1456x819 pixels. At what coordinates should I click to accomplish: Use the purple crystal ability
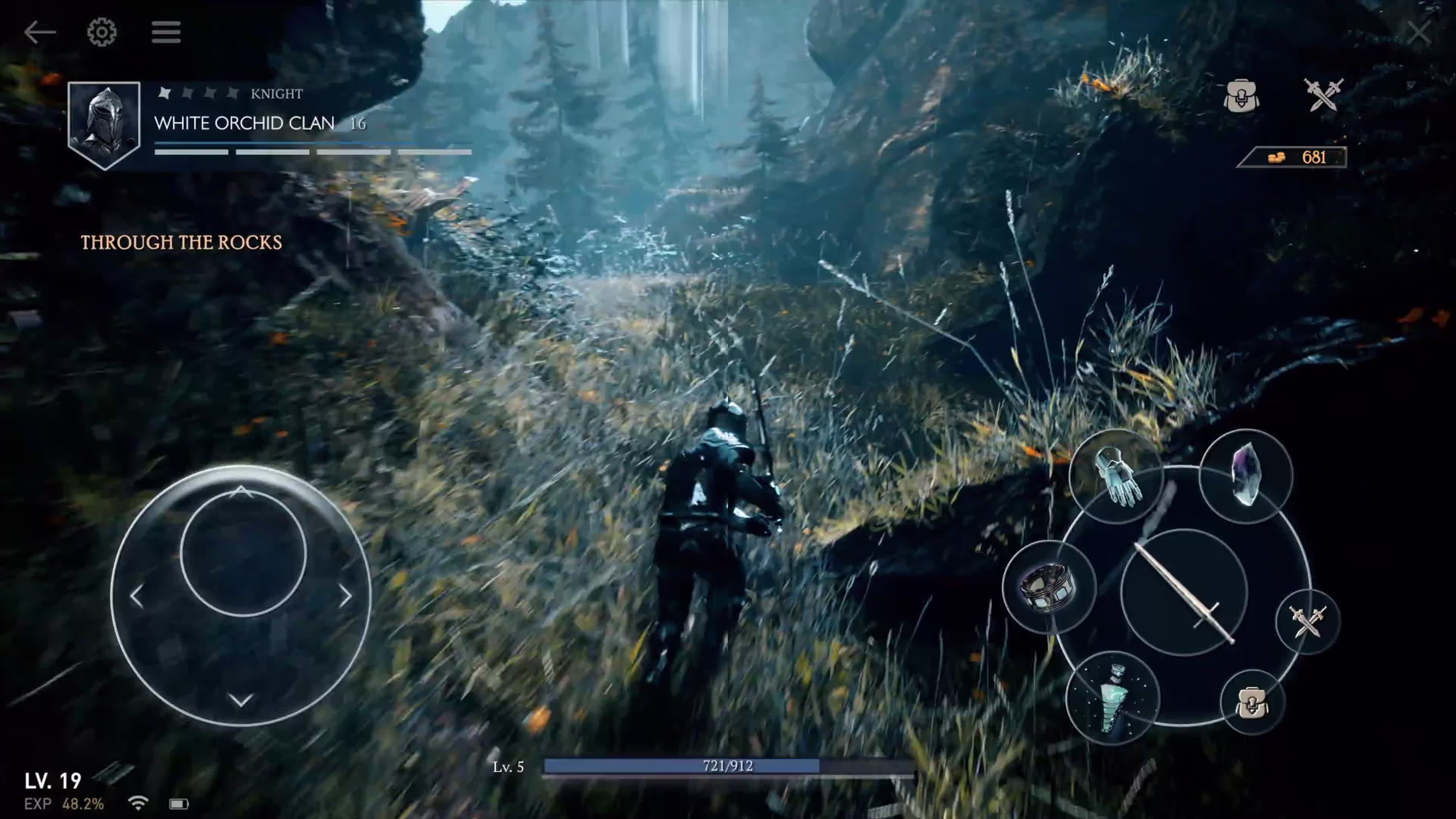pos(1246,475)
